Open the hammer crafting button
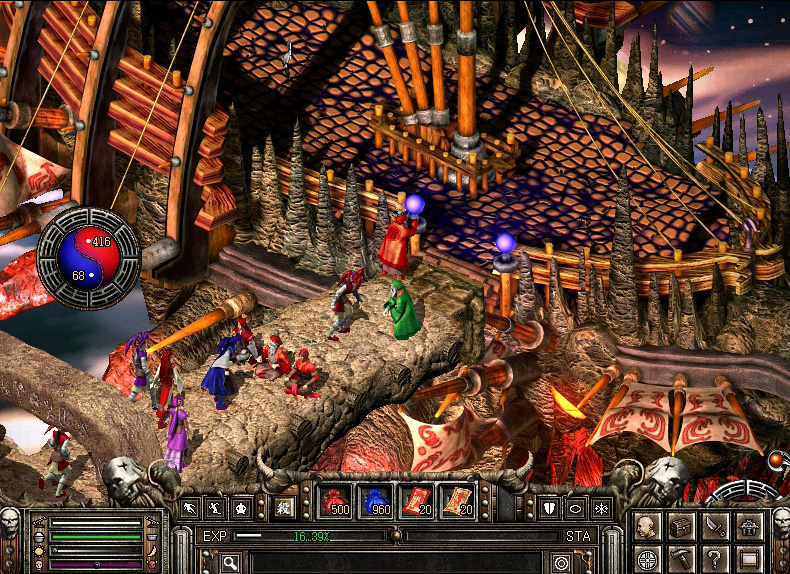The image size is (790, 574). (682, 556)
